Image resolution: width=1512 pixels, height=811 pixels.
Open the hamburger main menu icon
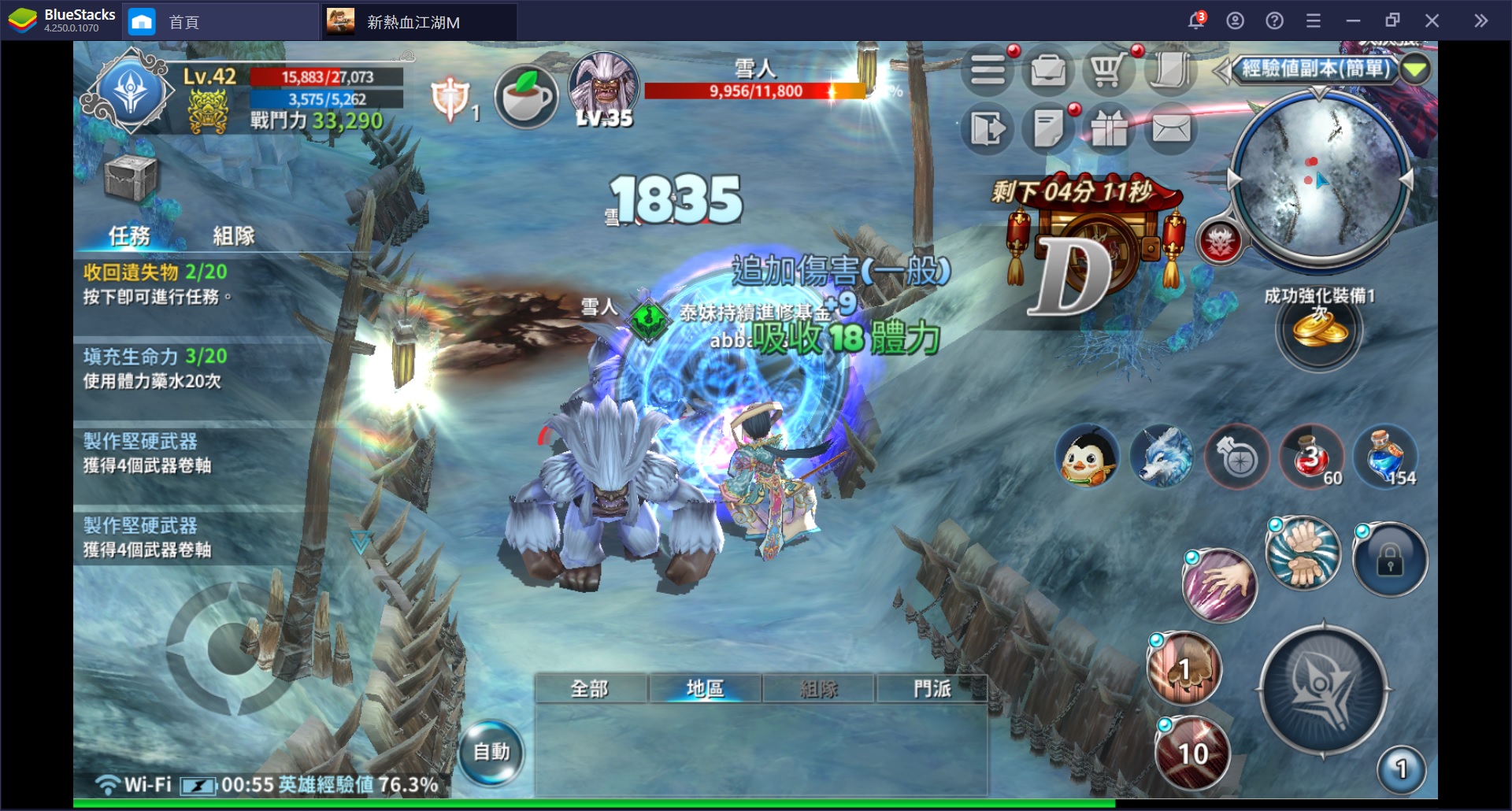click(988, 72)
